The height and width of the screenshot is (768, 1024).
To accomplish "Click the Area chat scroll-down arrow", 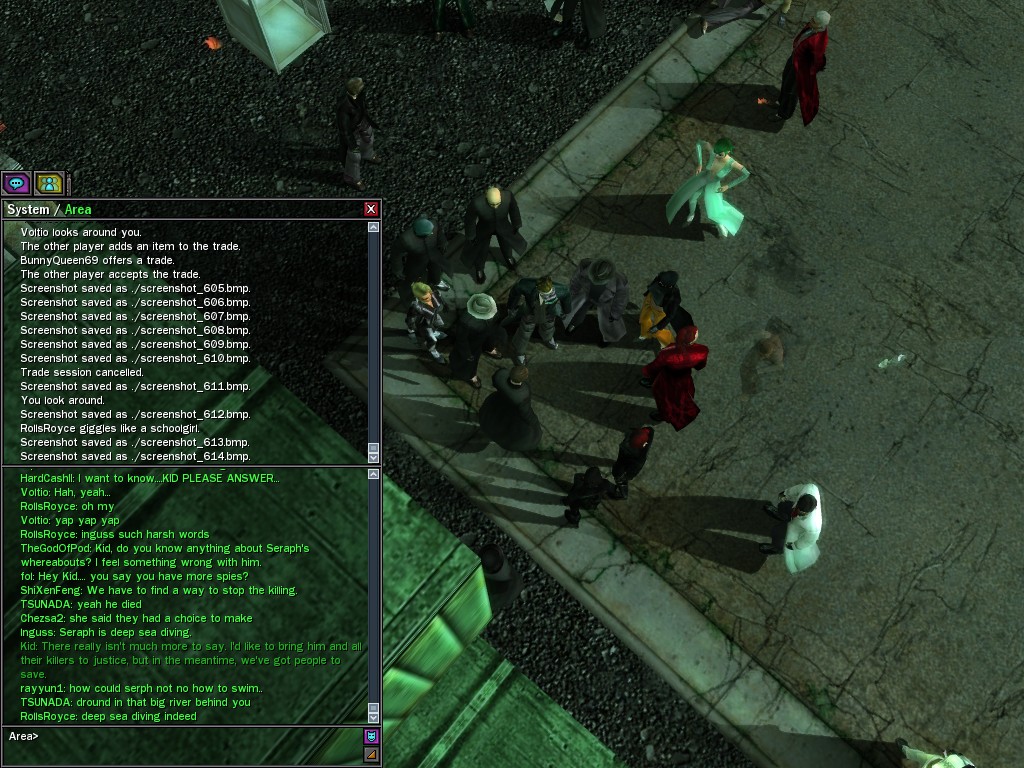I will click(x=374, y=717).
